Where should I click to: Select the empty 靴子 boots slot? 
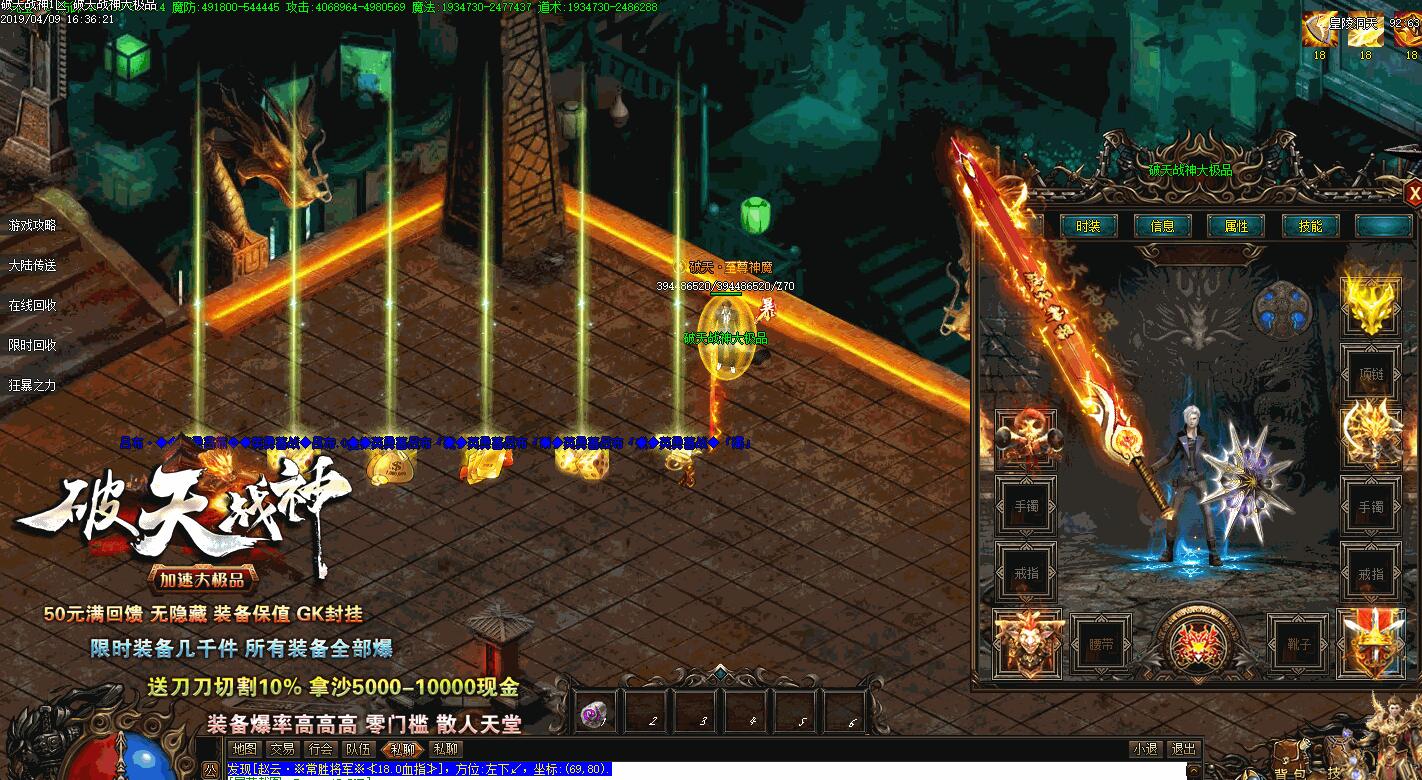pyautogui.click(x=1298, y=644)
